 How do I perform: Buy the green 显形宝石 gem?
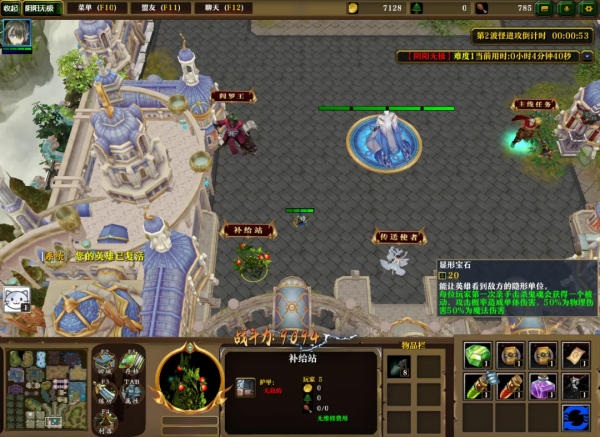[x=479, y=355]
